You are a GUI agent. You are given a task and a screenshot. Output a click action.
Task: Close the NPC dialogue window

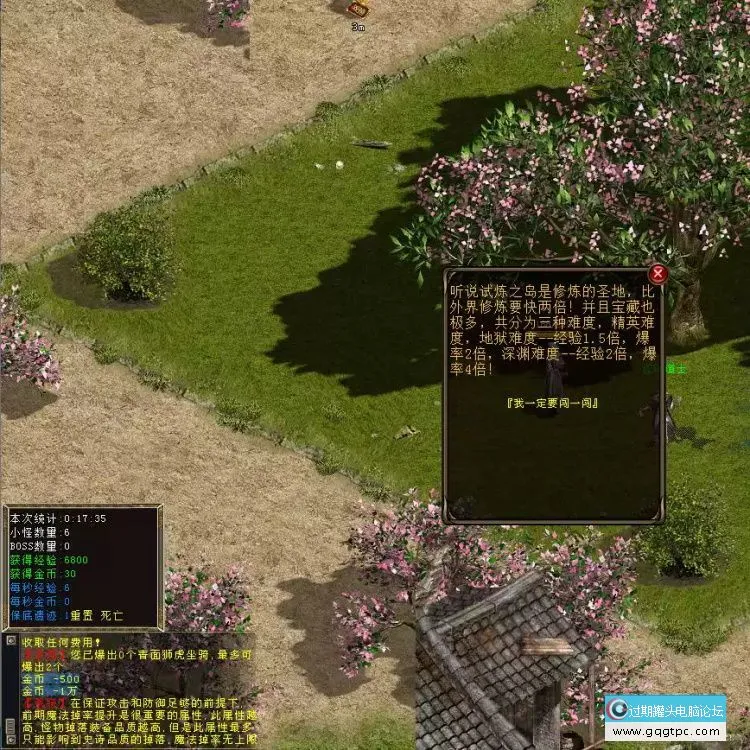tap(657, 273)
